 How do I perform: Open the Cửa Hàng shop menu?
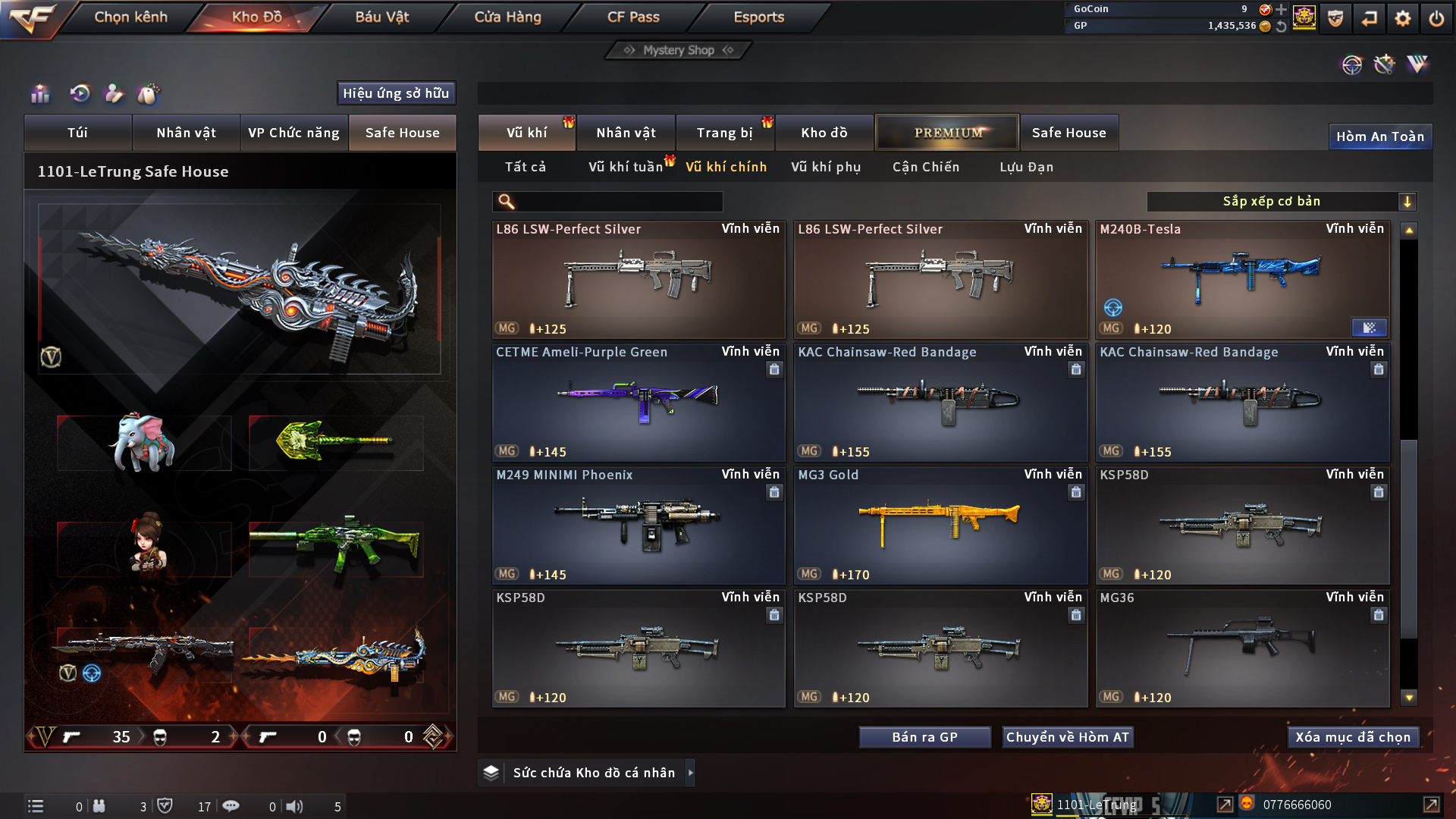(507, 17)
